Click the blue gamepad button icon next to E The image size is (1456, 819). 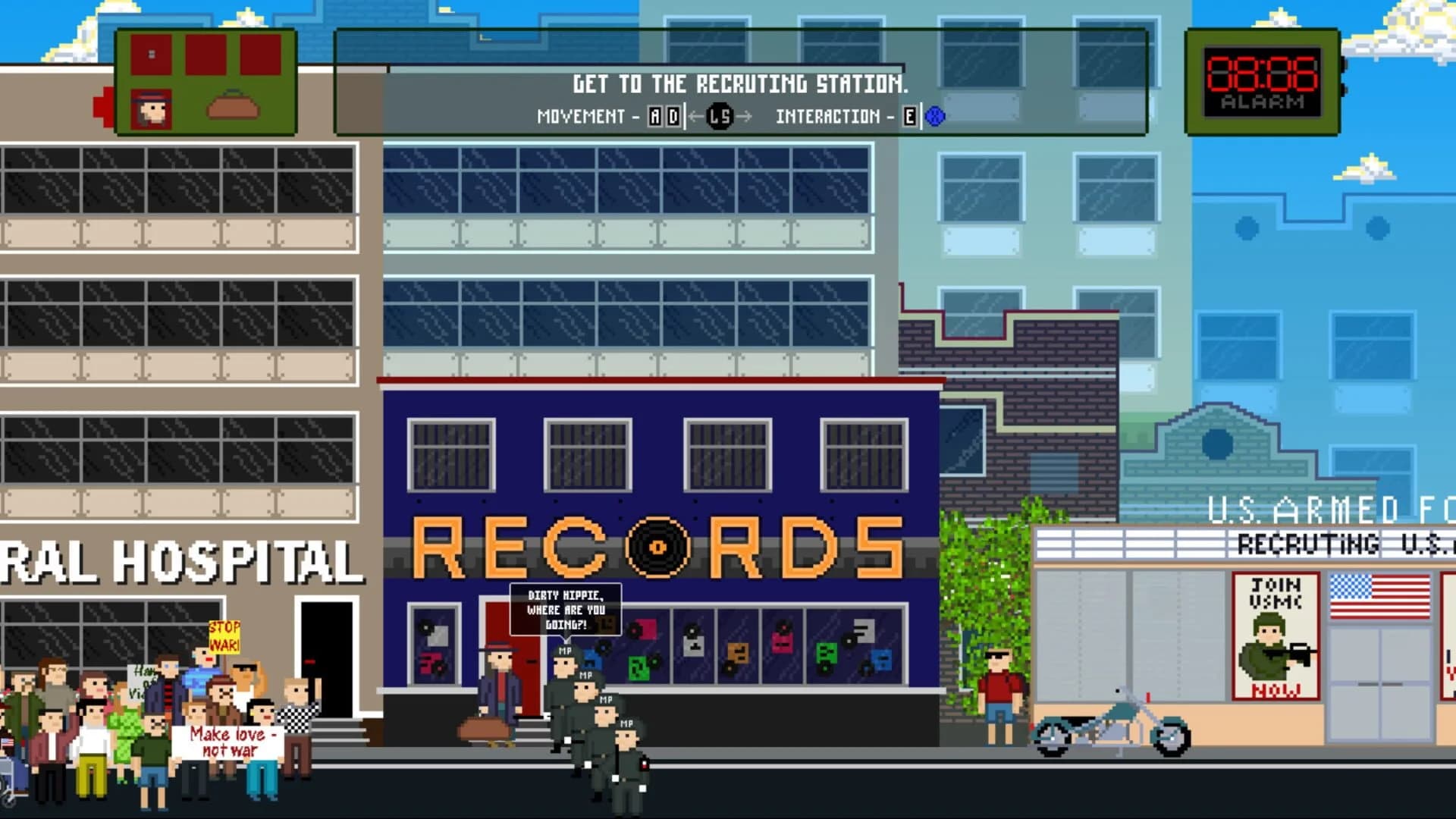(936, 116)
